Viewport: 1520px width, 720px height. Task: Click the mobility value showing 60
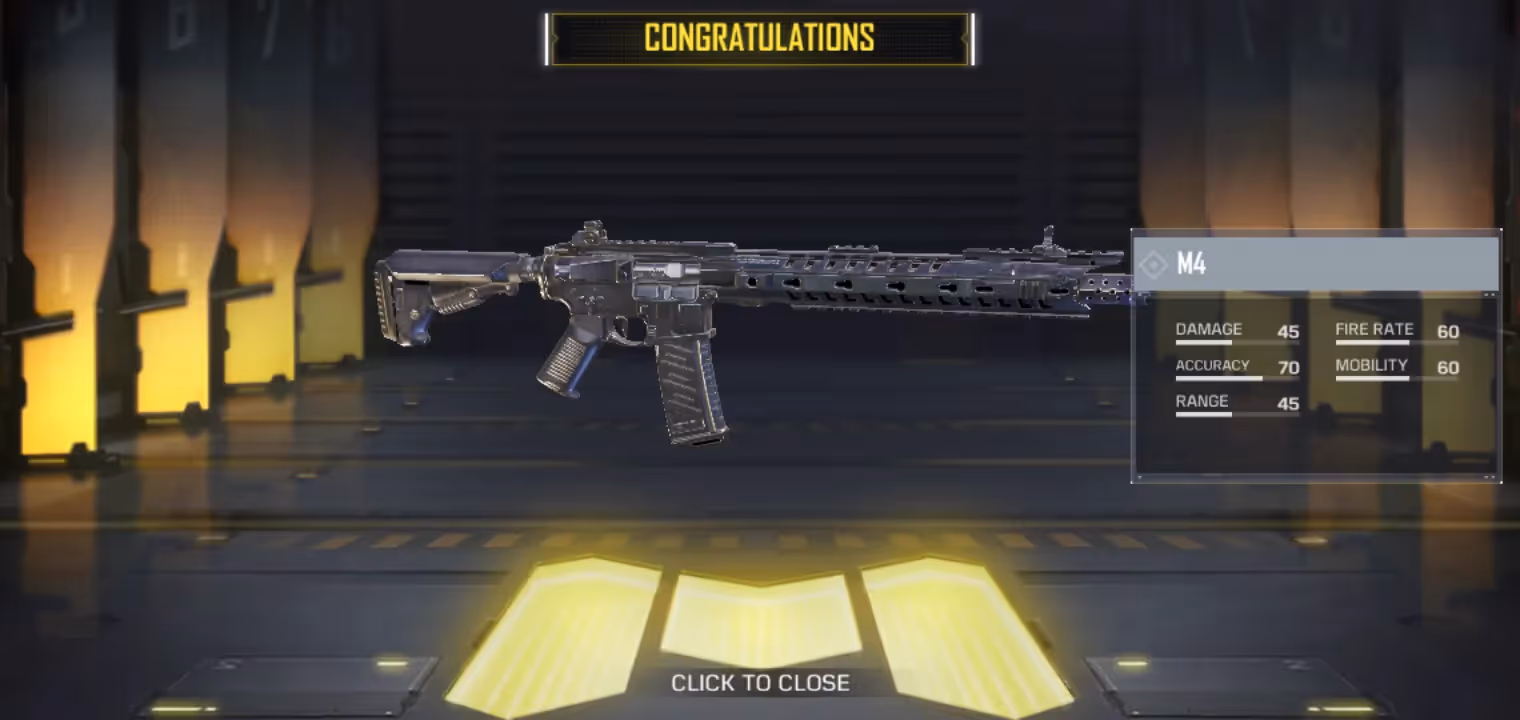(1447, 368)
